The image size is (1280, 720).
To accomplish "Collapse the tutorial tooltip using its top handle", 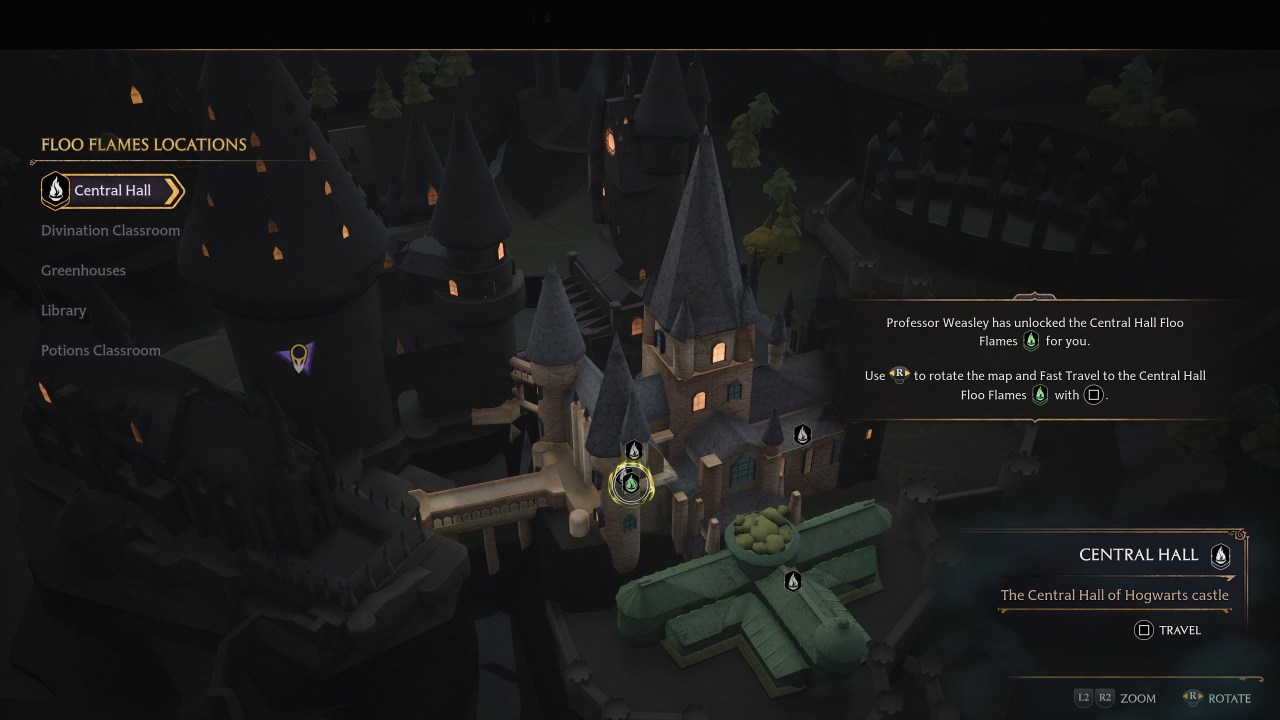I will point(1034,297).
